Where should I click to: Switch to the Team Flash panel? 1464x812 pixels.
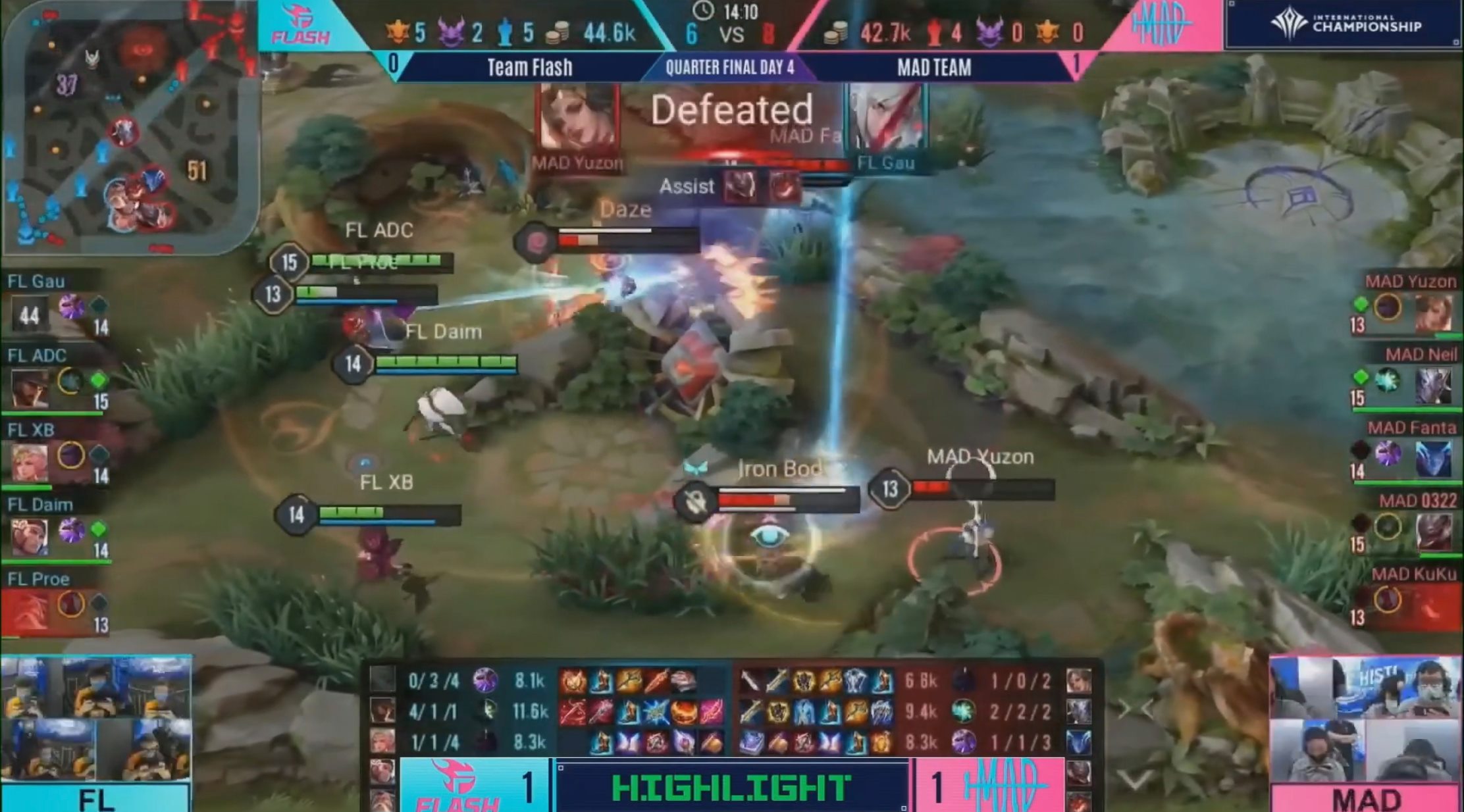pos(530,68)
